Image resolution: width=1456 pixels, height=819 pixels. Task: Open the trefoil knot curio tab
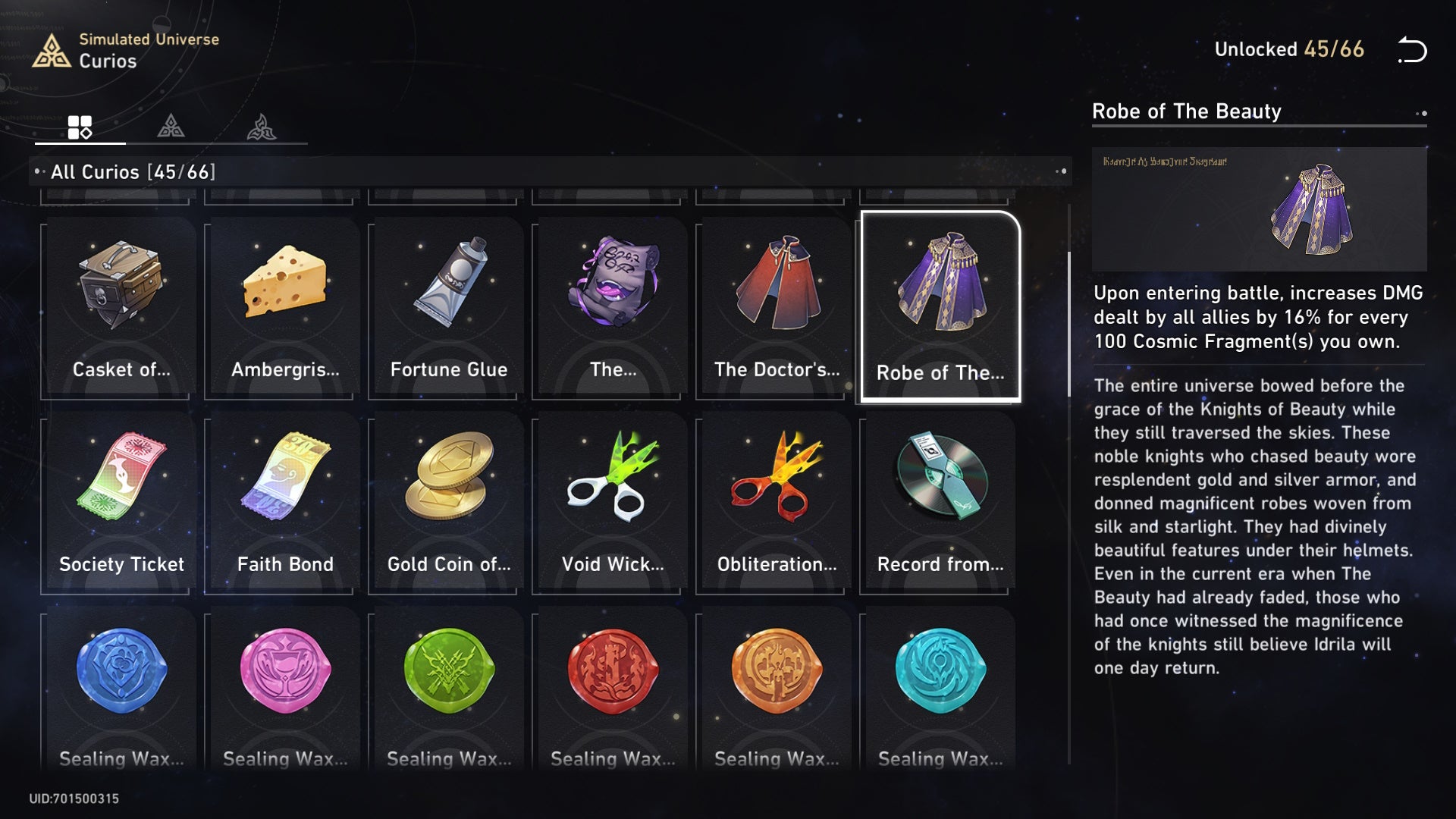[262, 127]
